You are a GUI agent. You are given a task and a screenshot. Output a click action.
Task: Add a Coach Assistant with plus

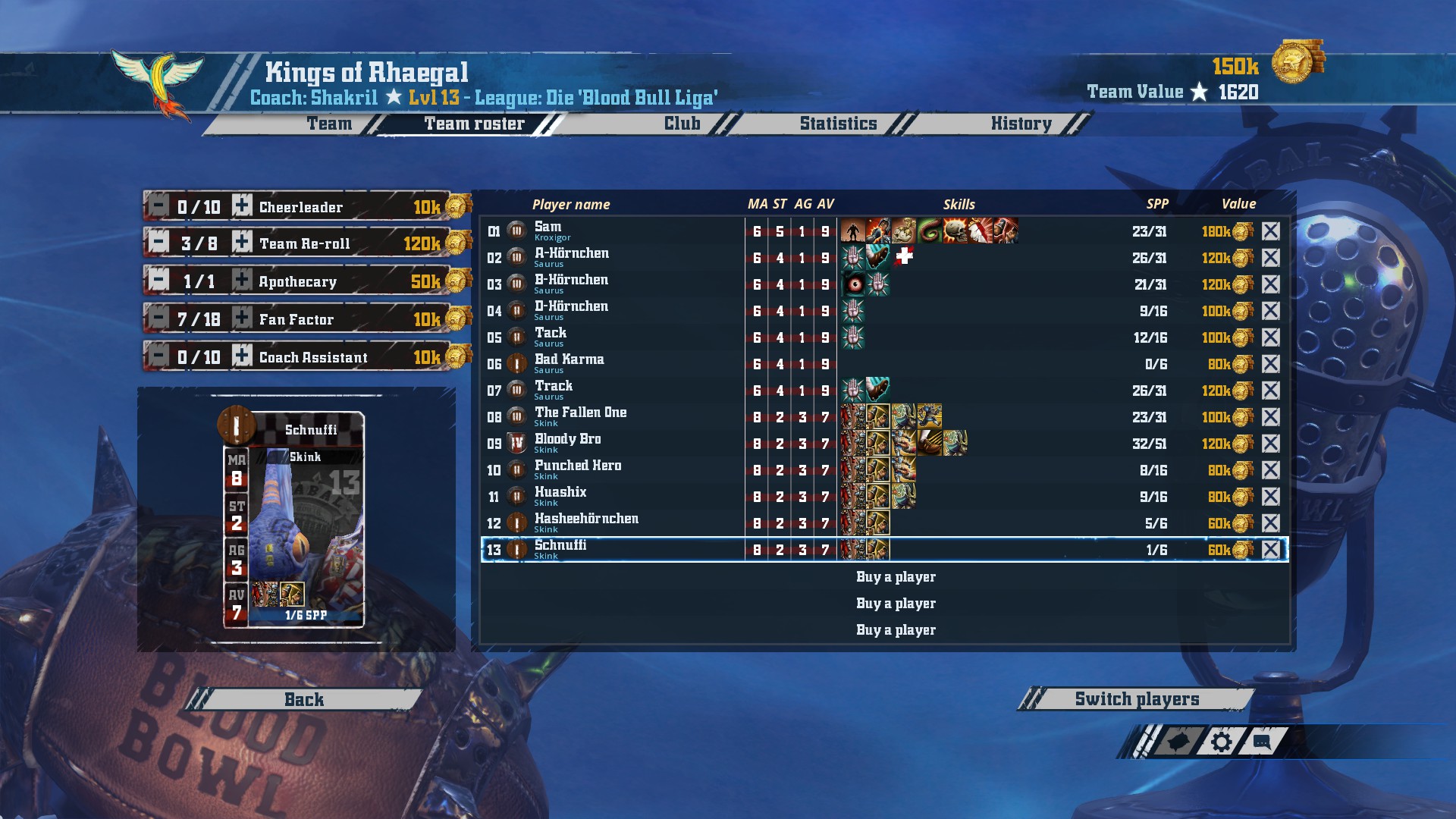242,356
